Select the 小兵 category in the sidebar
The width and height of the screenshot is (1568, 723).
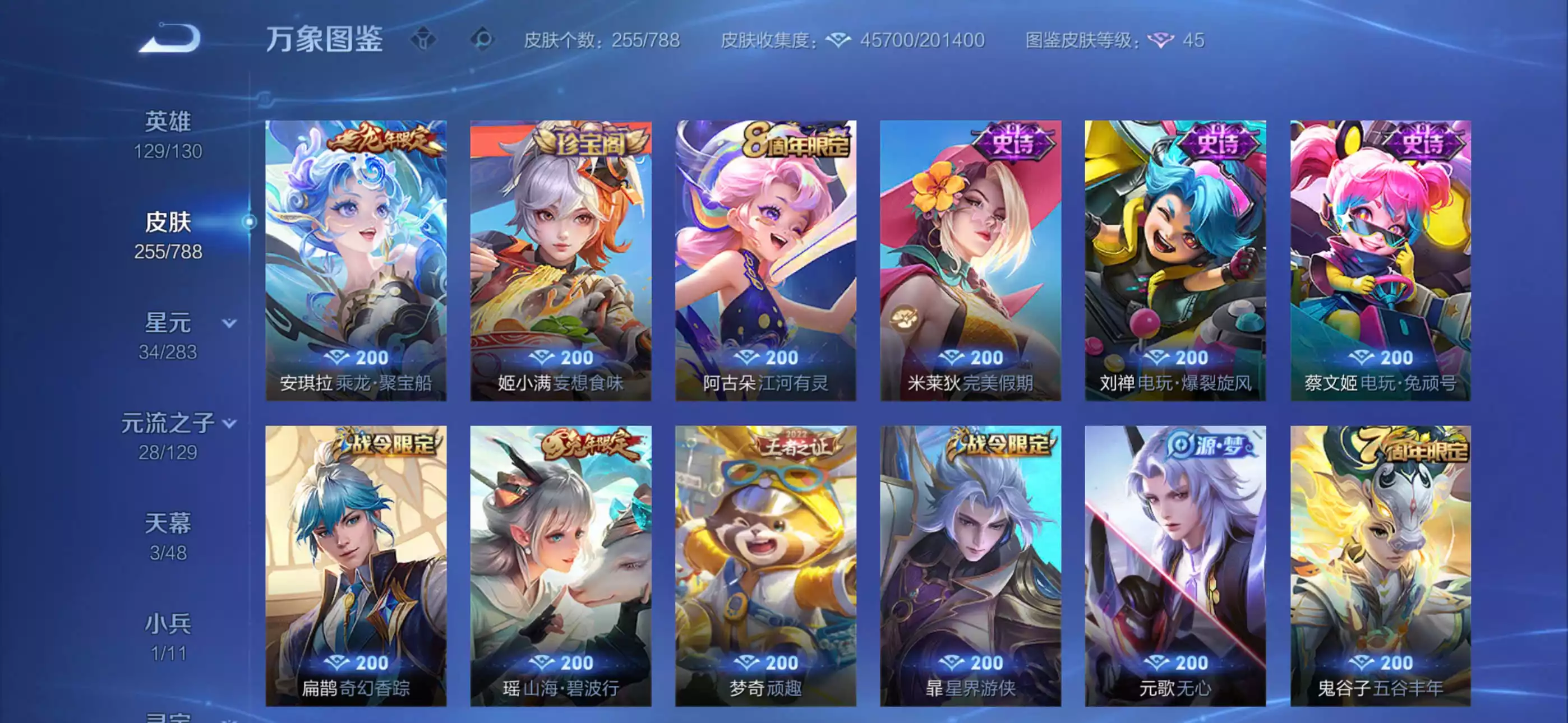[167, 622]
